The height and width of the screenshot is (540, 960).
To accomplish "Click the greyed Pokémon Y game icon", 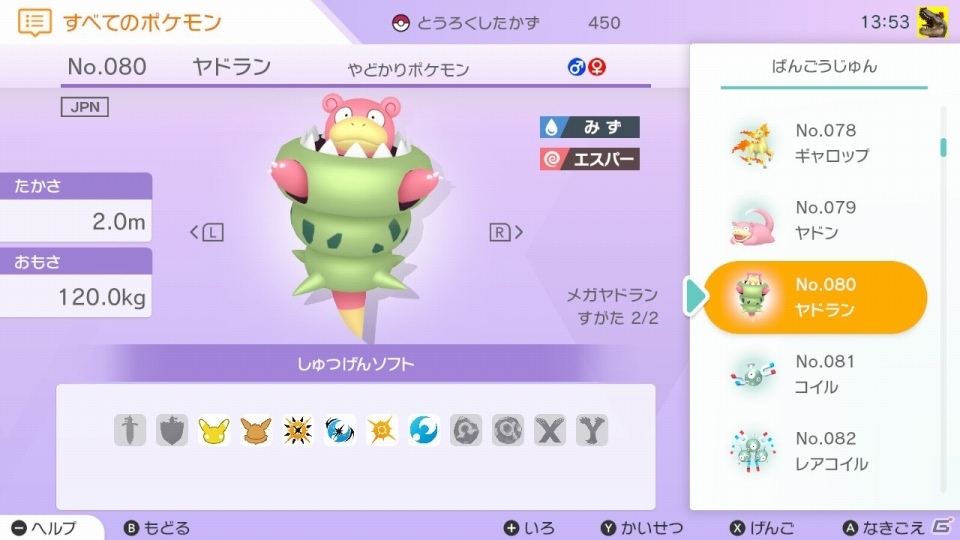I will pyautogui.click(x=592, y=430).
